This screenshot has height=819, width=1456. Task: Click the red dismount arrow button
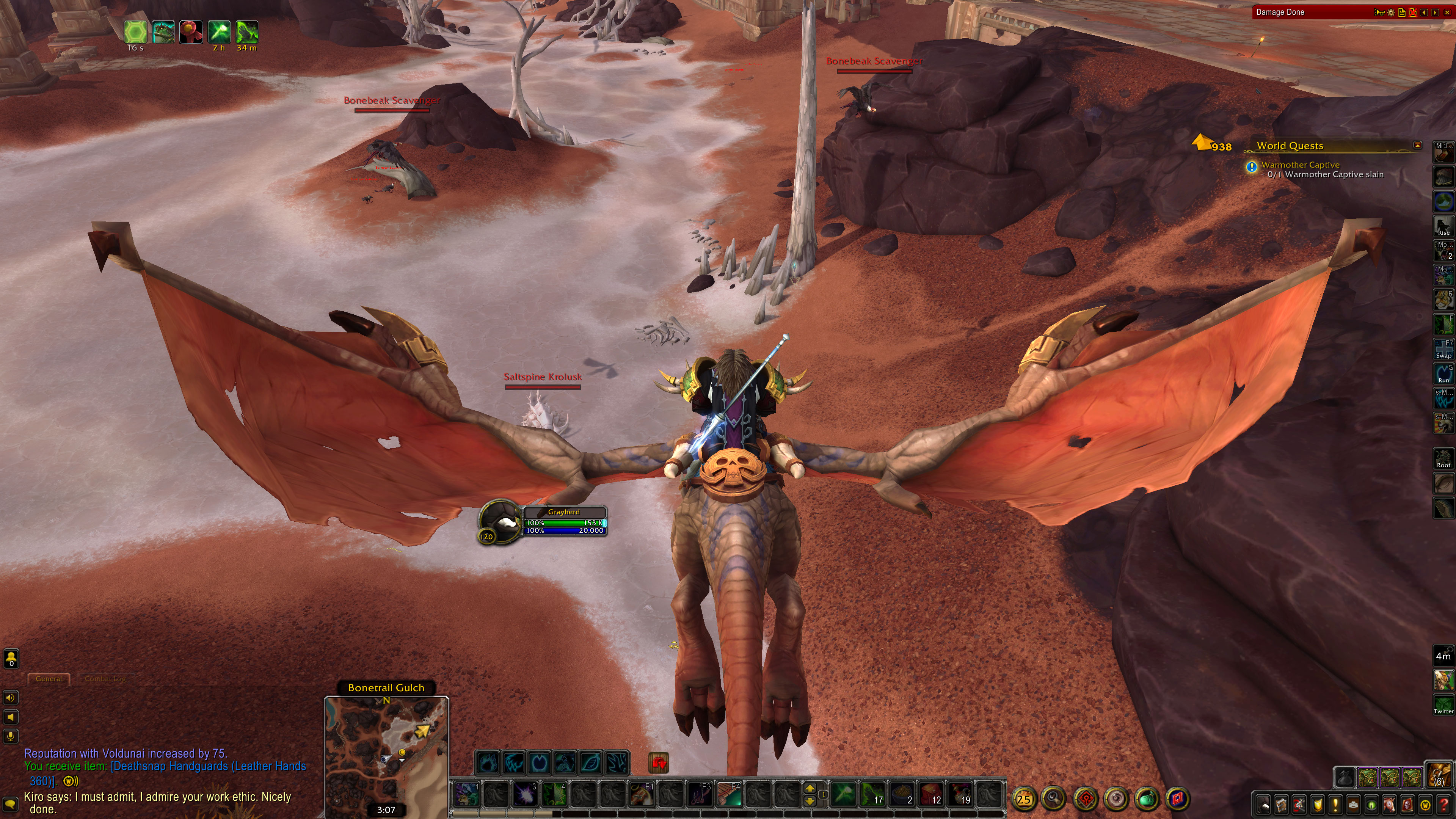coord(659,763)
